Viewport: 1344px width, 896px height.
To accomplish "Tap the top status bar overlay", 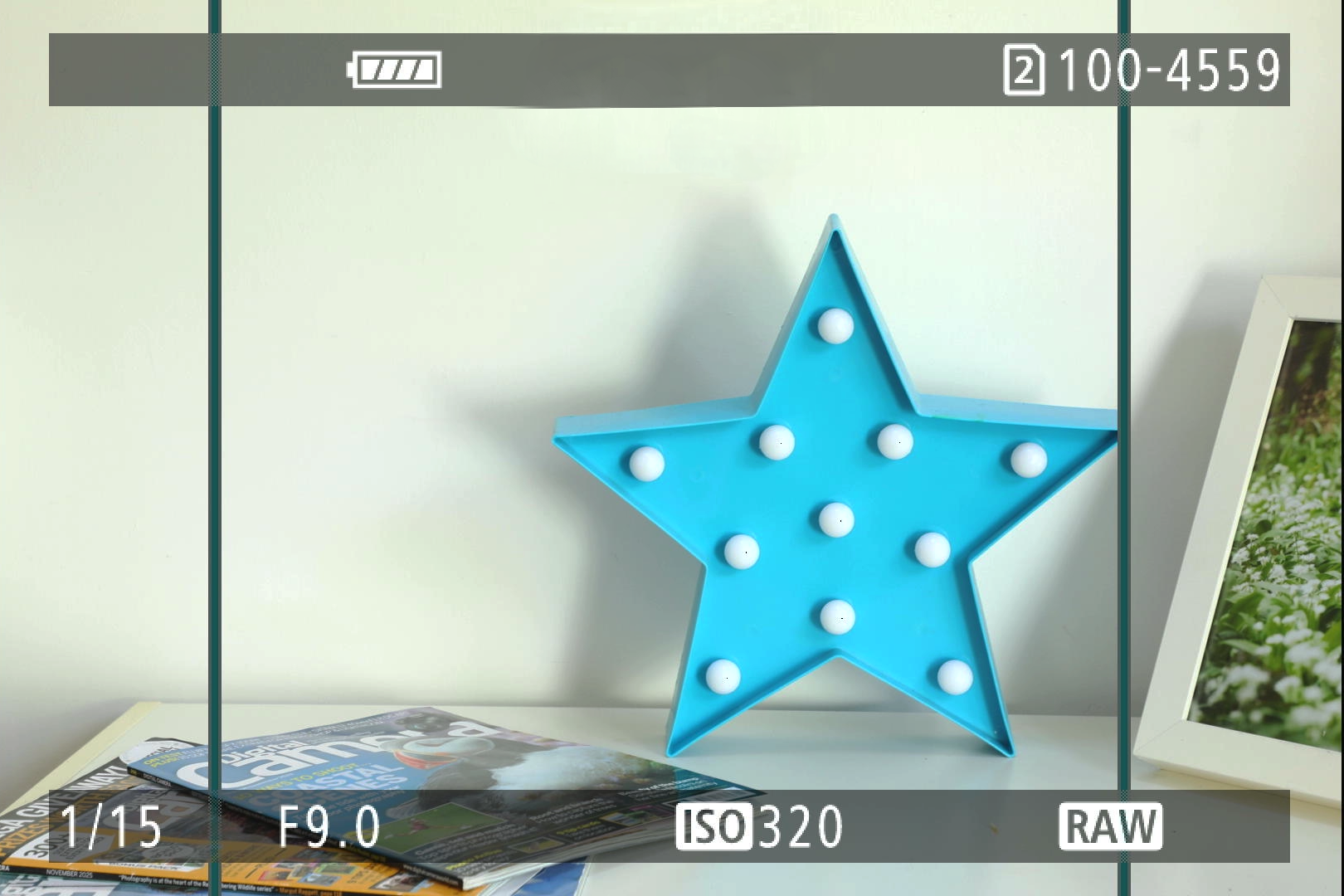I will [672, 71].
